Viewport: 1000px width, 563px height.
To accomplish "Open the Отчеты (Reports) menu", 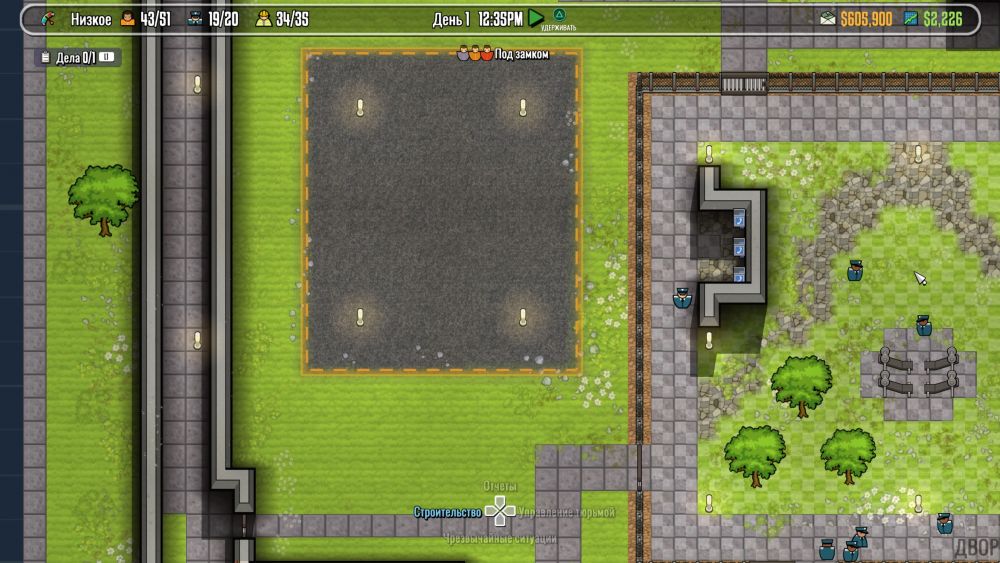I will (500, 486).
